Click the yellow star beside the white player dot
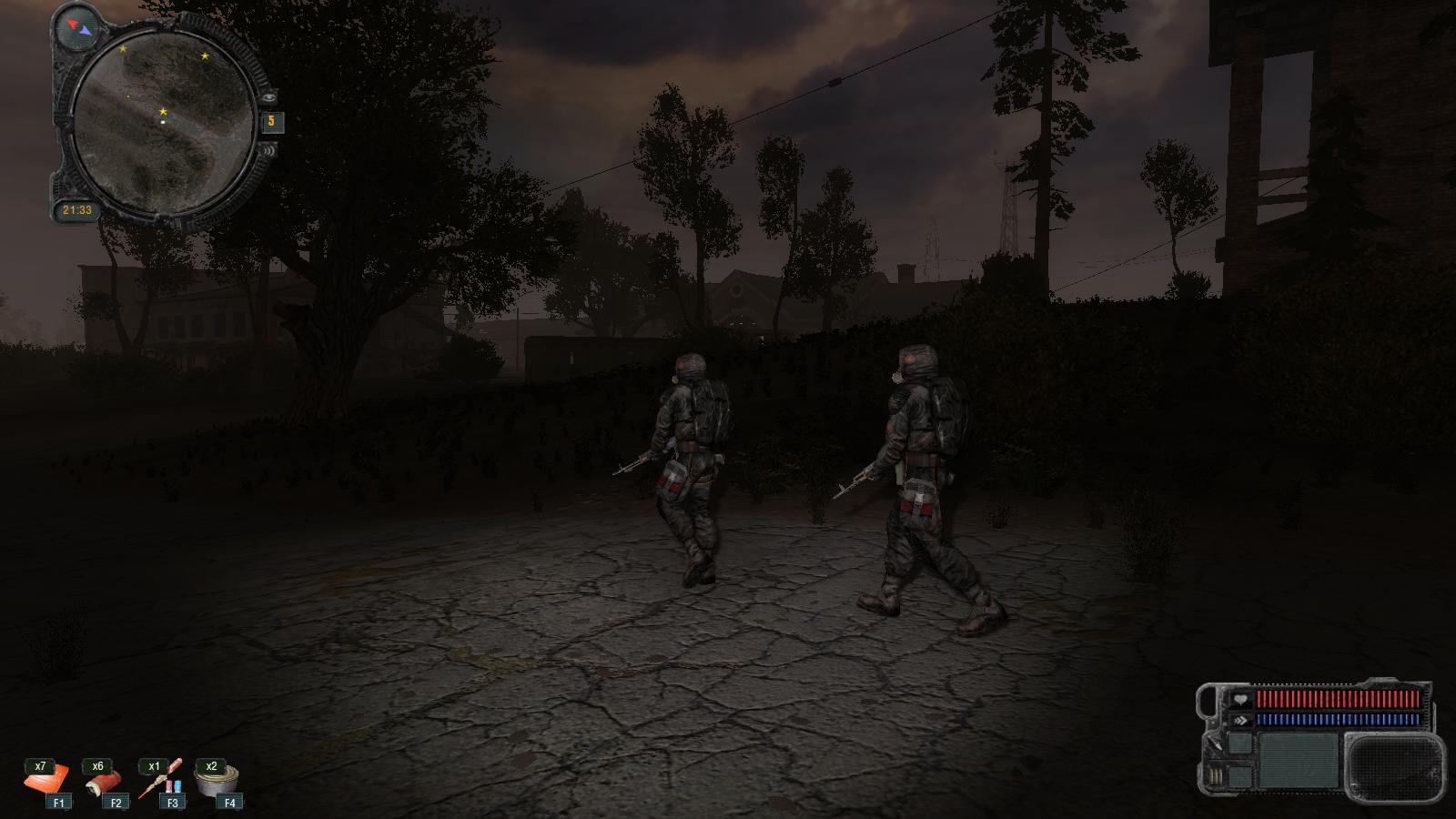Image resolution: width=1456 pixels, height=819 pixels. click(x=163, y=111)
